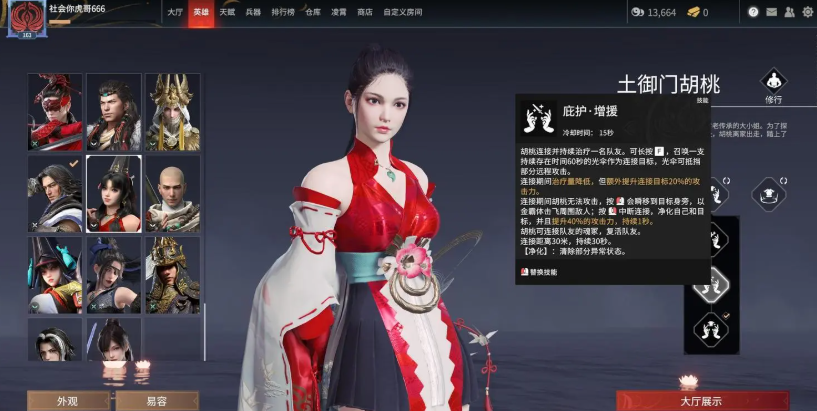The image size is (817, 411).
Task: Open the 外观 appearance button
Action: coord(68,401)
